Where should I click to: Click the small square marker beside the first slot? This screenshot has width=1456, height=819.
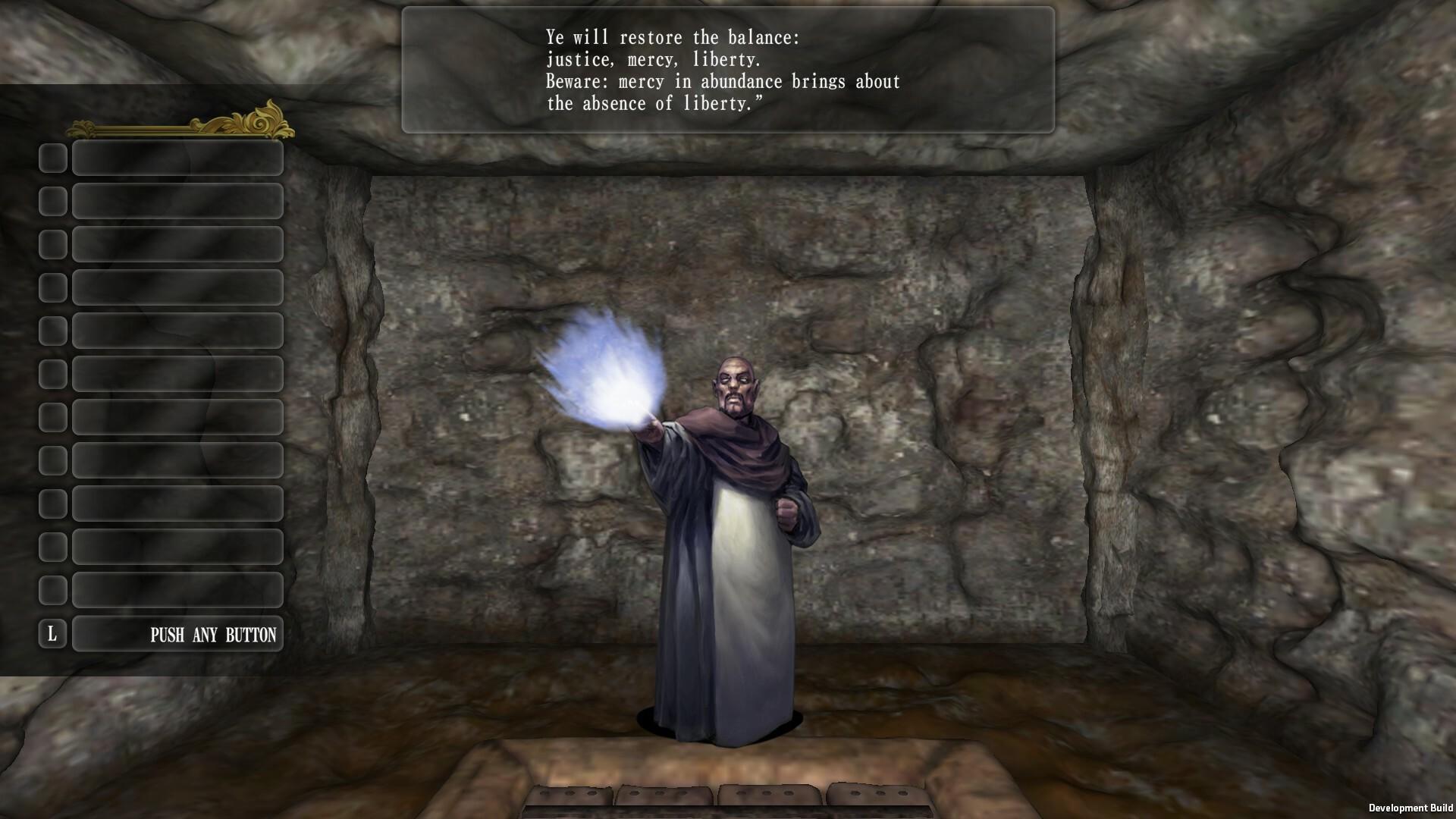click(x=53, y=158)
